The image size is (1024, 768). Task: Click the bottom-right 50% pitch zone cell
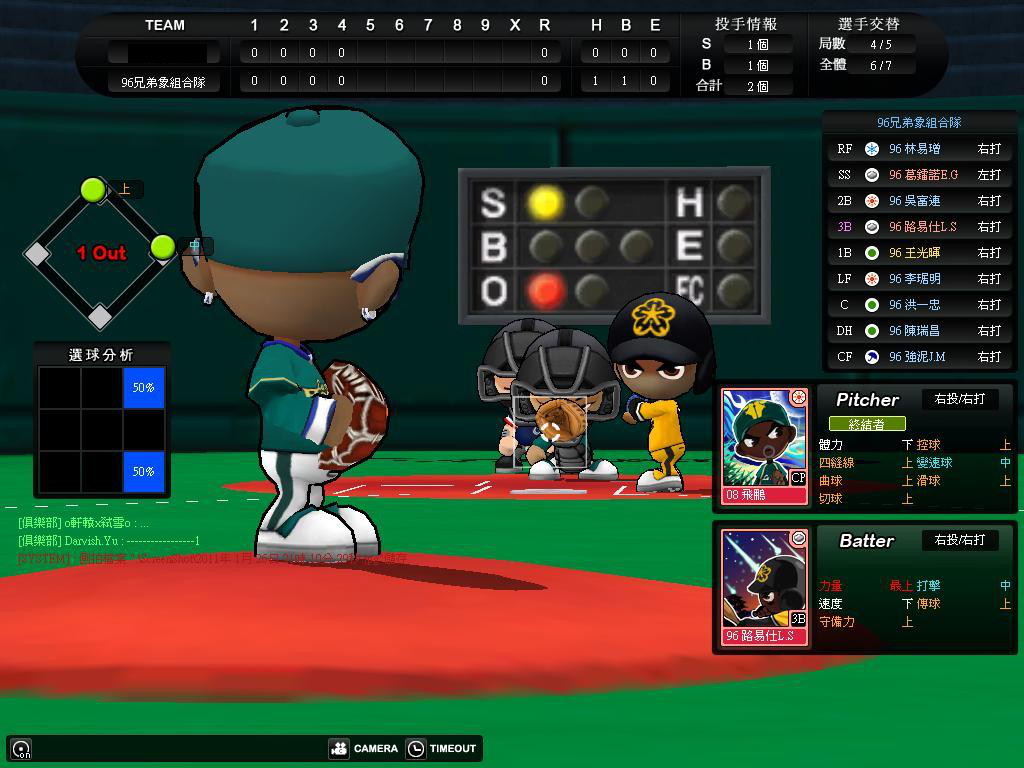point(144,471)
